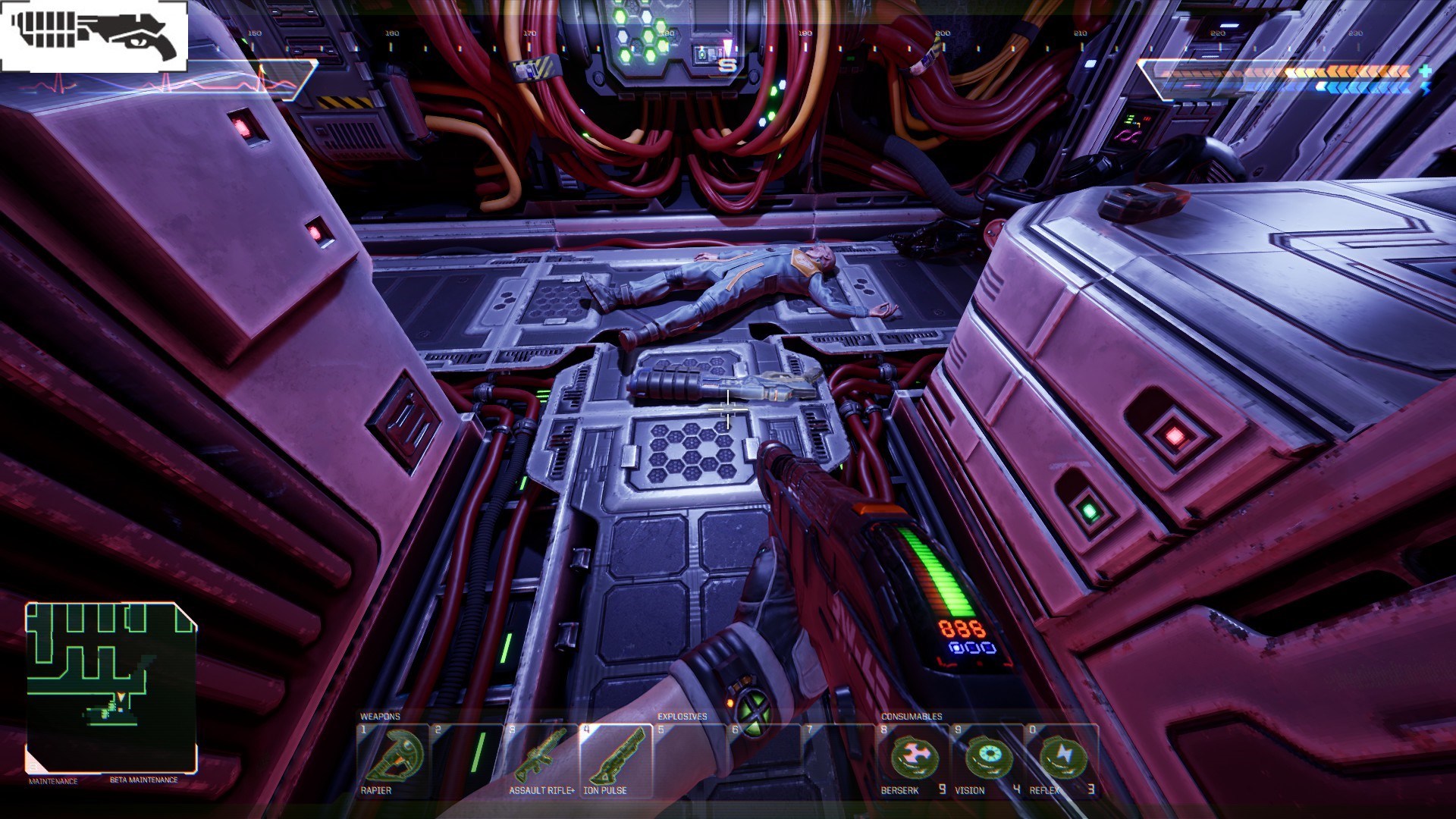Viewport: 1456px width, 819px height.
Task: Activate the Vision consumable patch
Action: [x=988, y=759]
